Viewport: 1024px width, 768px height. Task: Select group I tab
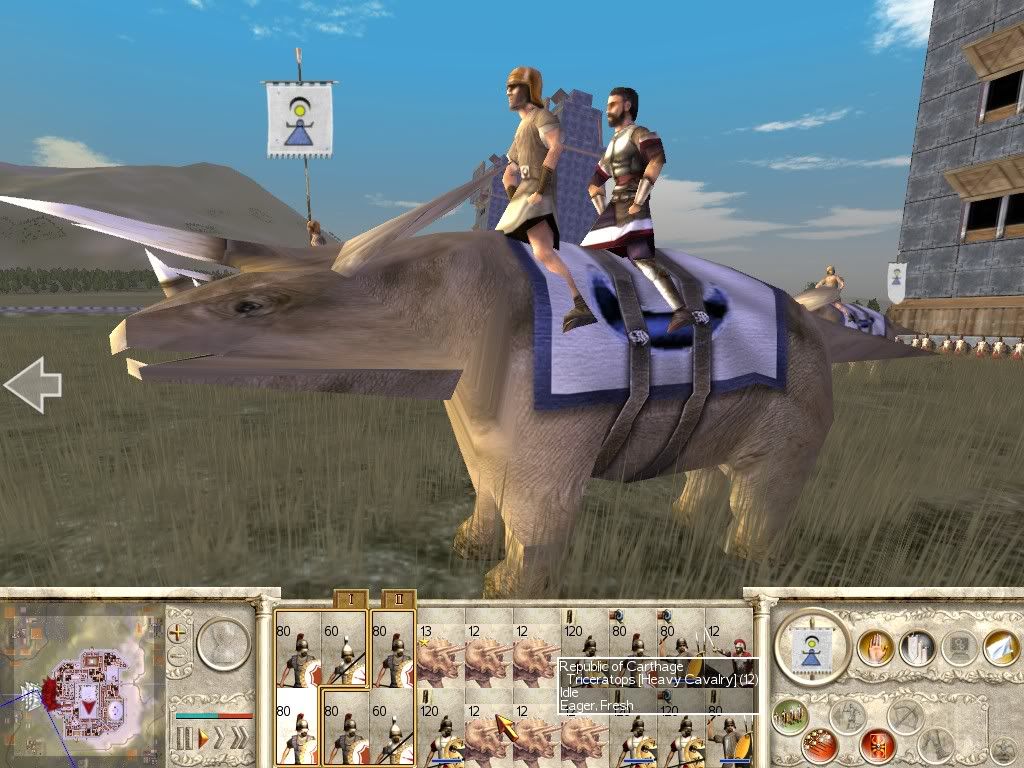(x=350, y=600)
